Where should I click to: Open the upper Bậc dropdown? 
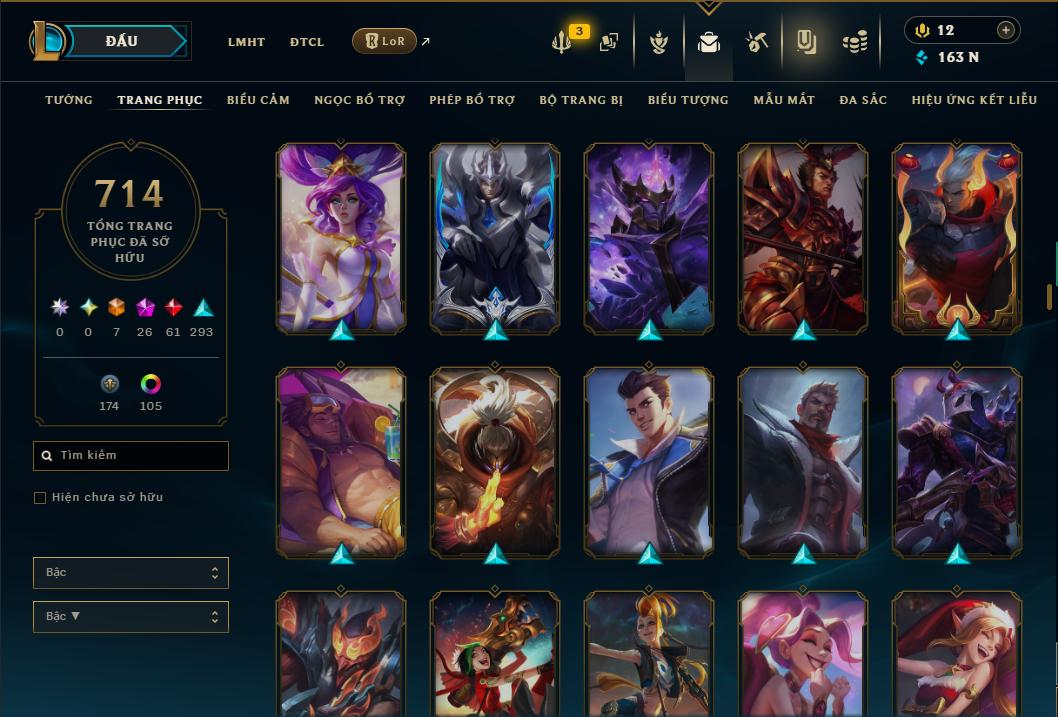tap(131, 573)
